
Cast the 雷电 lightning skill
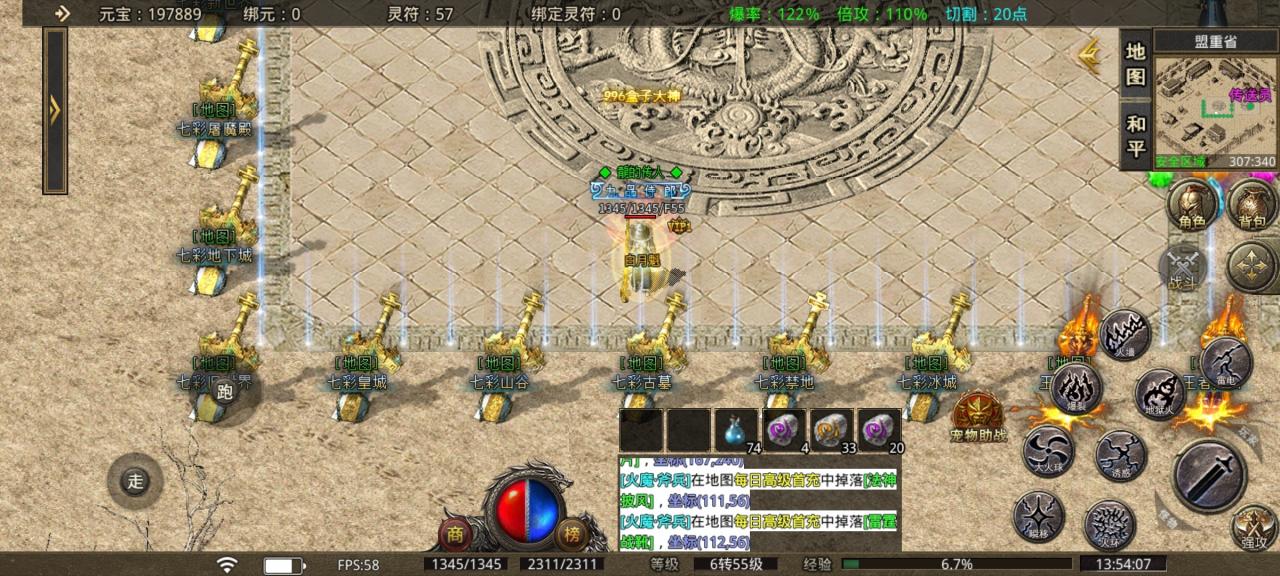[x=1225, y=362]
